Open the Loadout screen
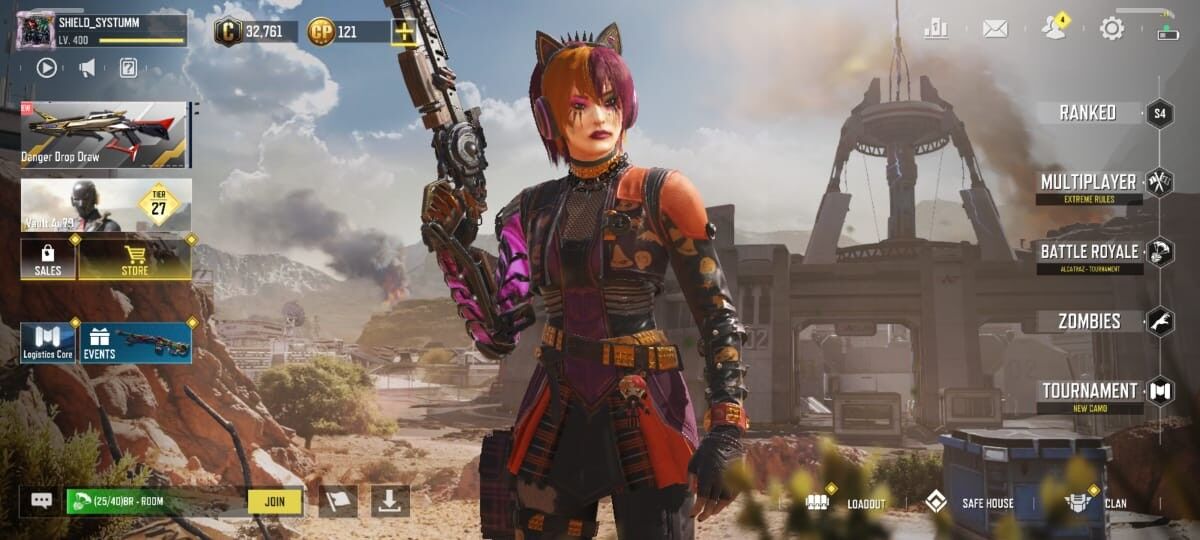 [847, 502]
